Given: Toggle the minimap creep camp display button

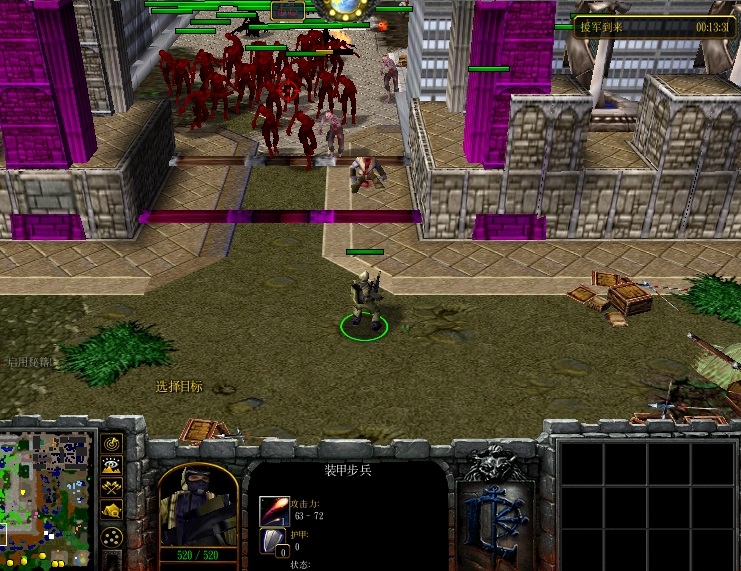Looking at the screenshot, I should 112,509.
